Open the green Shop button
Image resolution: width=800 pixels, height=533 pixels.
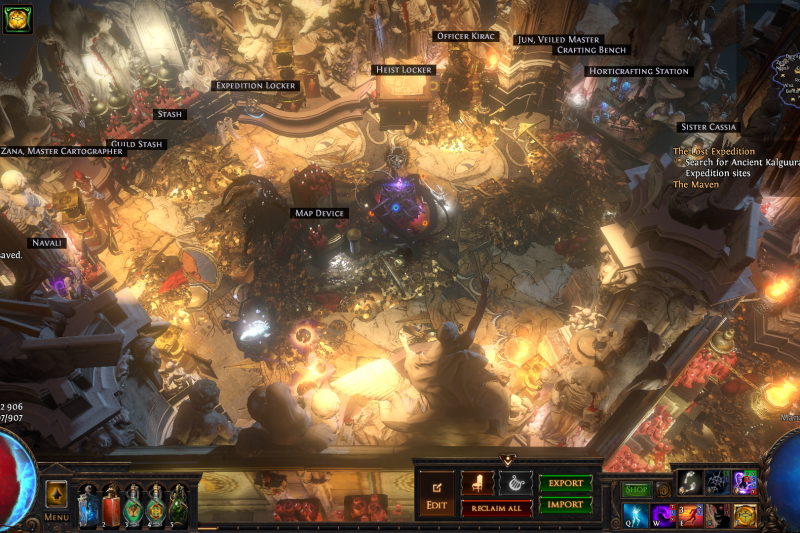[x=636, y=490]
